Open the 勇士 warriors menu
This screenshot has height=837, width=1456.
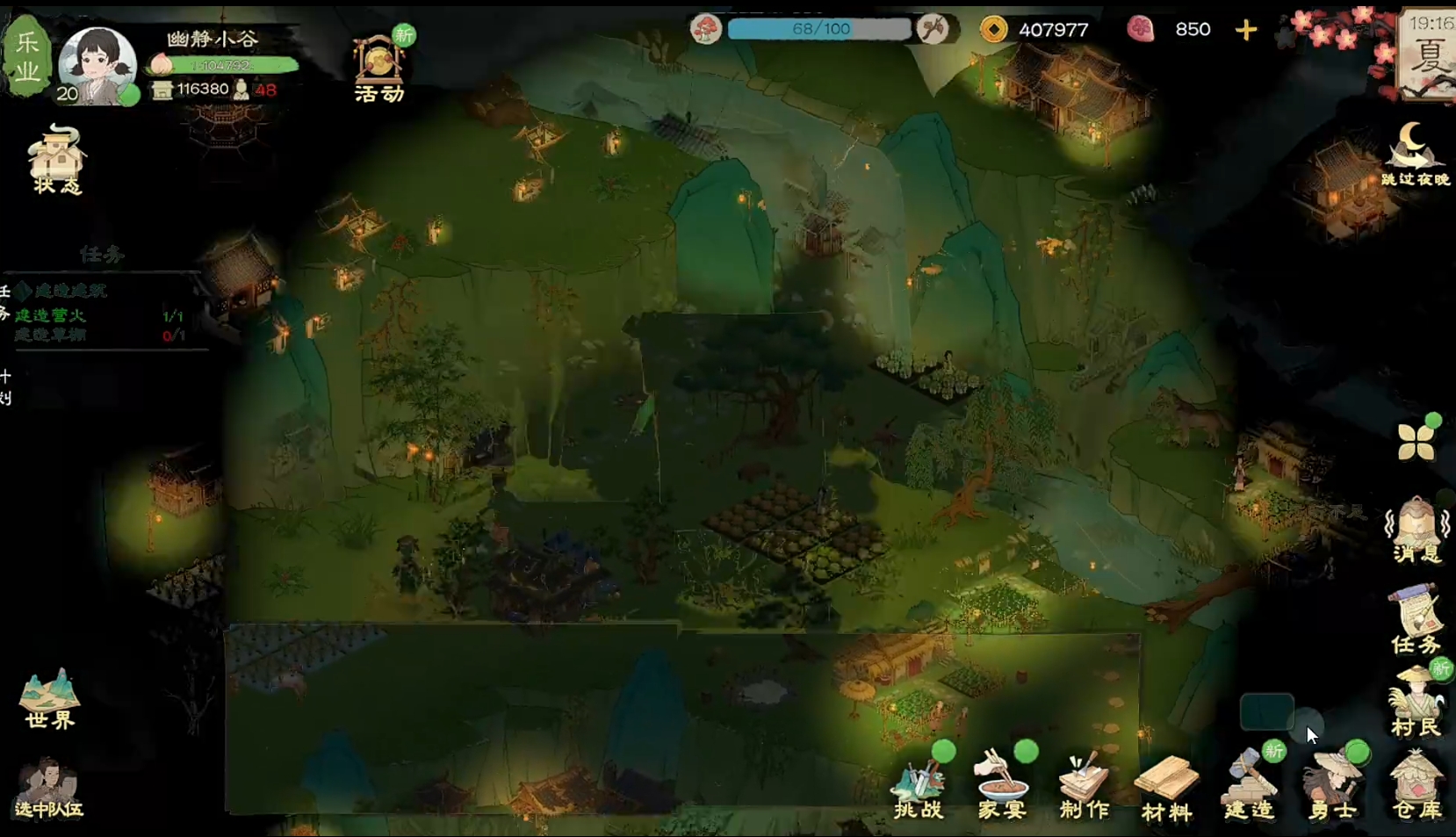[1332, 785]
